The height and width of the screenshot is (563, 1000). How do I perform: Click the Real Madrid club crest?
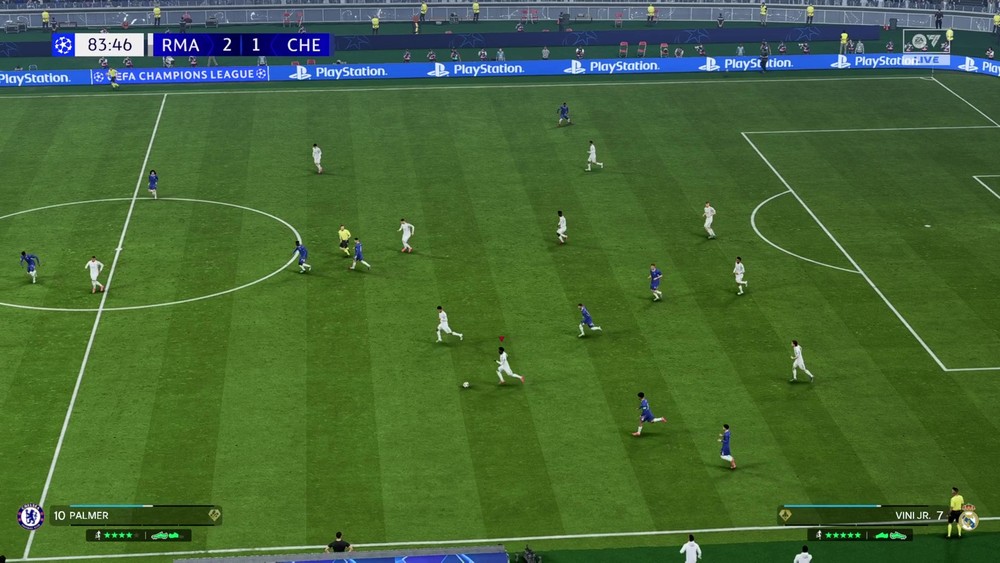coord(967,517)
